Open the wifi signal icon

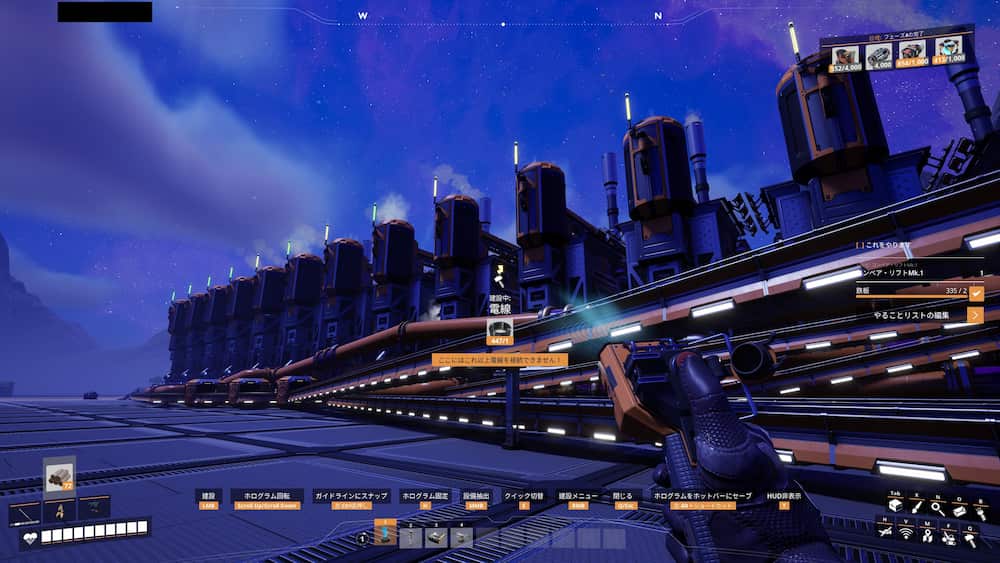pyautogui.click(x=907, y=537)
